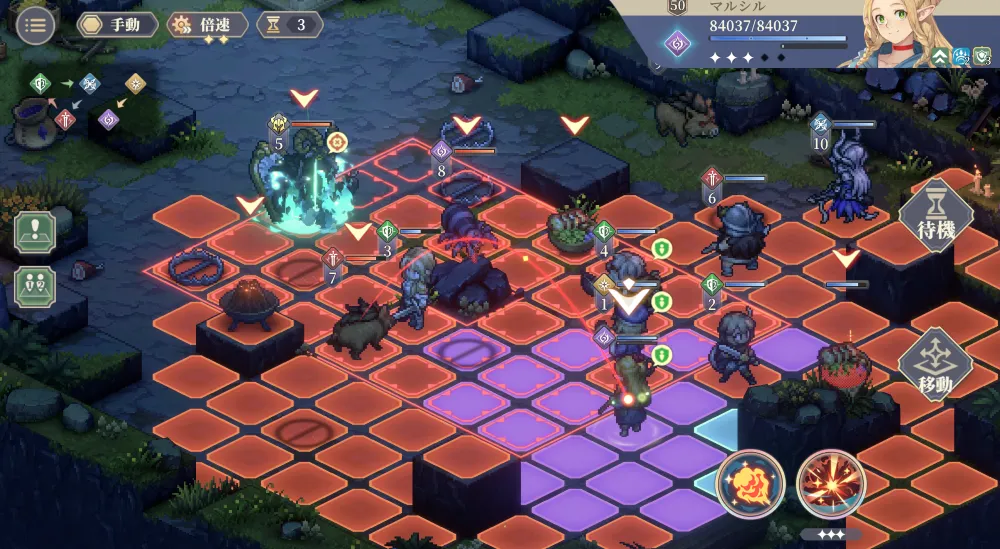1000x549 pixels.
Task: Inspect the green double-chevron buff icon
Action: (x=940, y=57)
